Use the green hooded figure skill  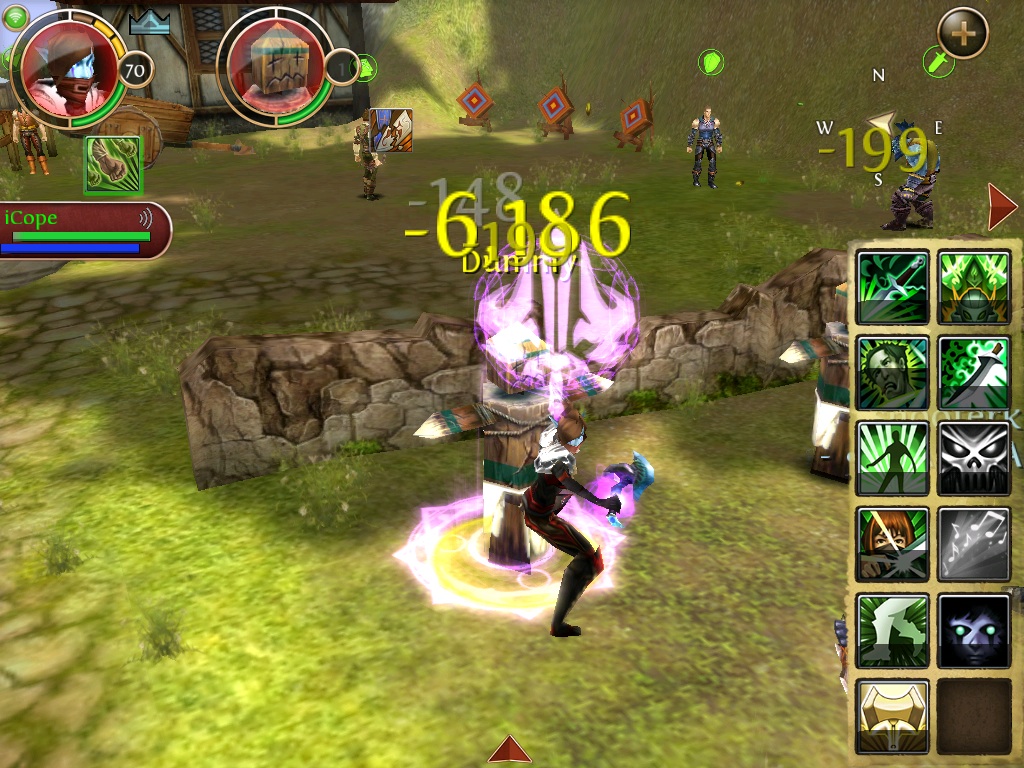tap(974, 288)
